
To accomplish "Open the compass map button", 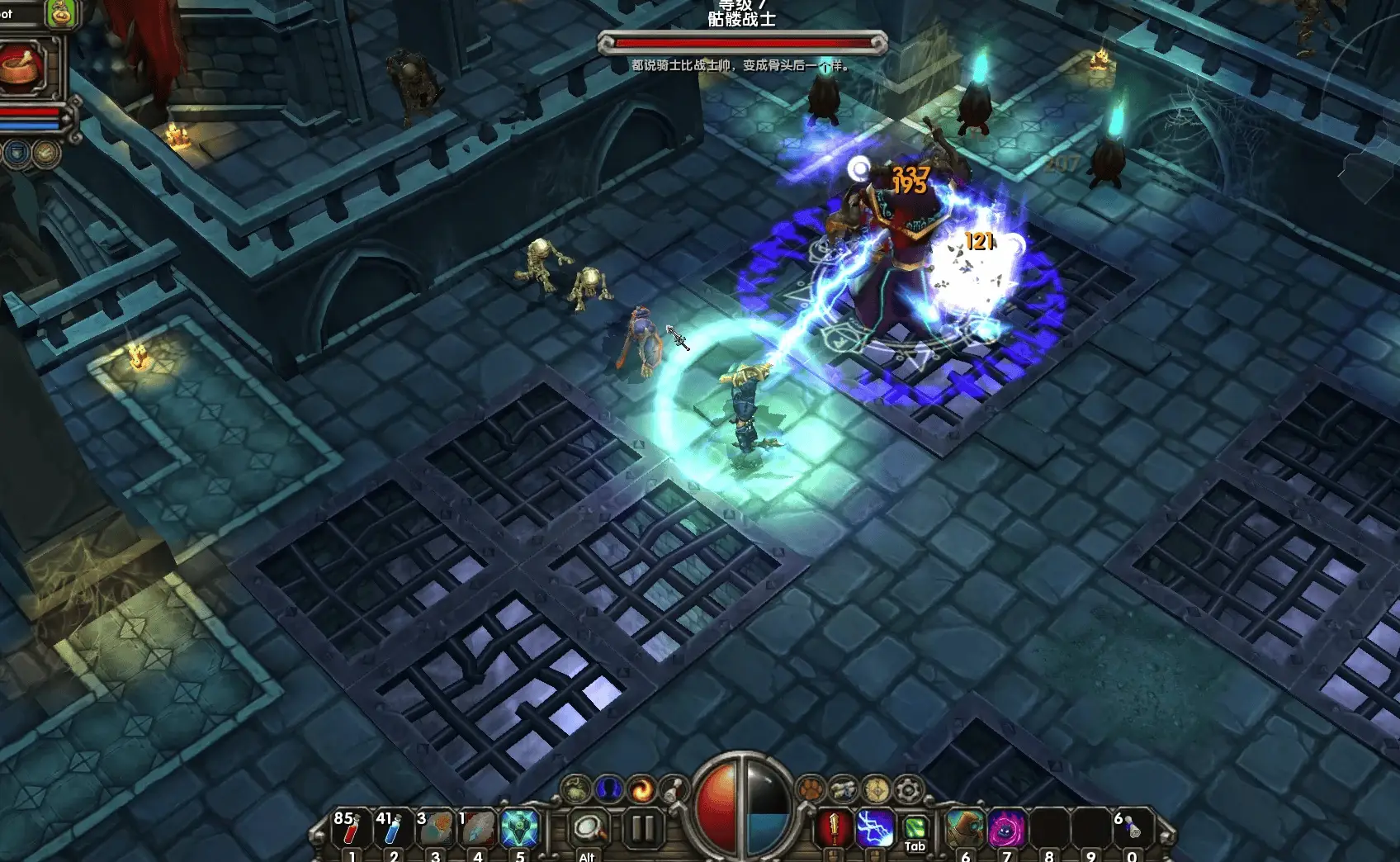I will pos(877,790).
